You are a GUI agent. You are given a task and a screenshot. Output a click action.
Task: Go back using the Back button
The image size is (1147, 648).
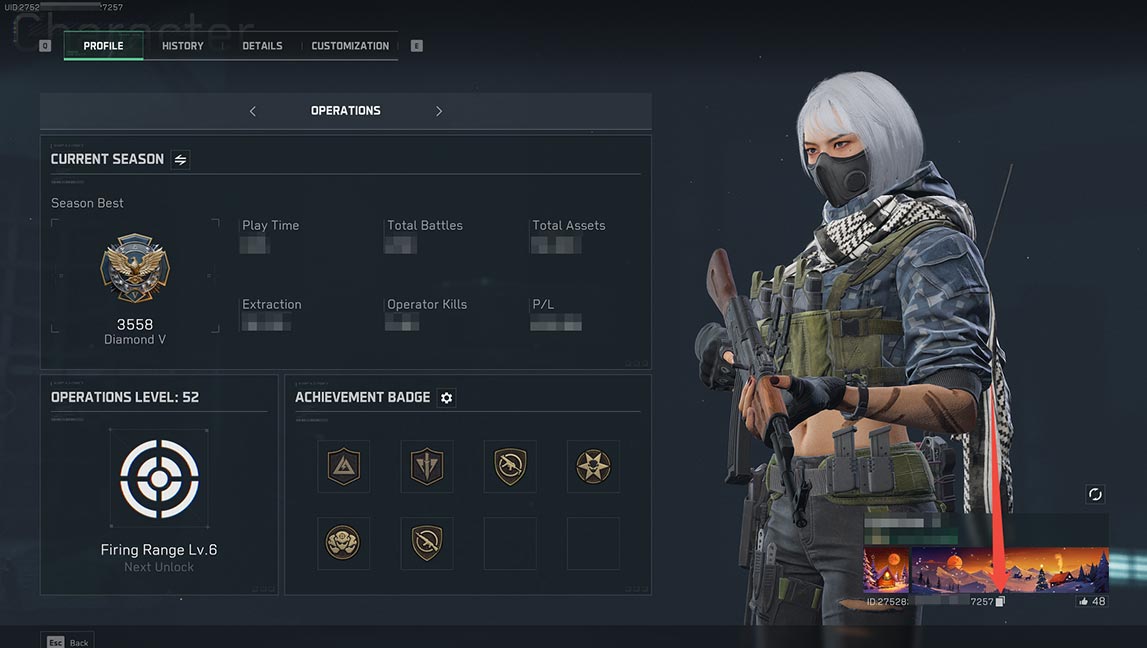pos(67,641)
